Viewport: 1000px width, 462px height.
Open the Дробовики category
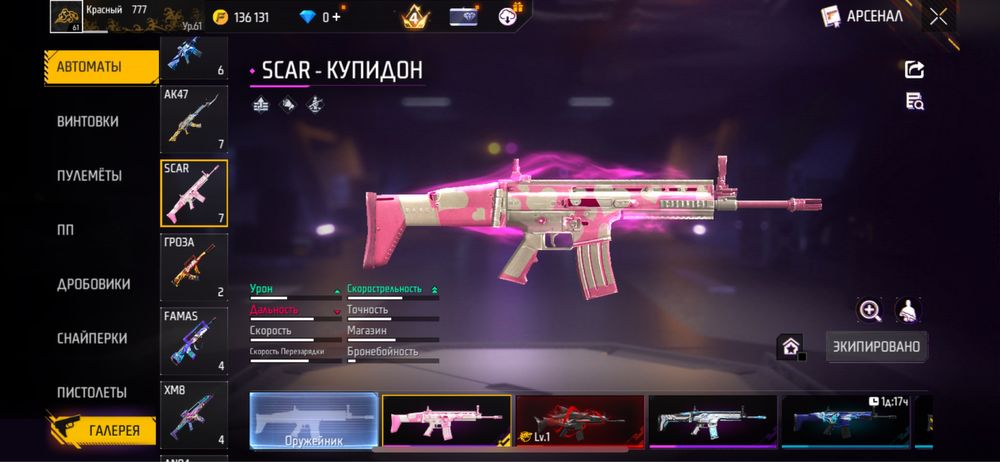(x=94, y=284)
